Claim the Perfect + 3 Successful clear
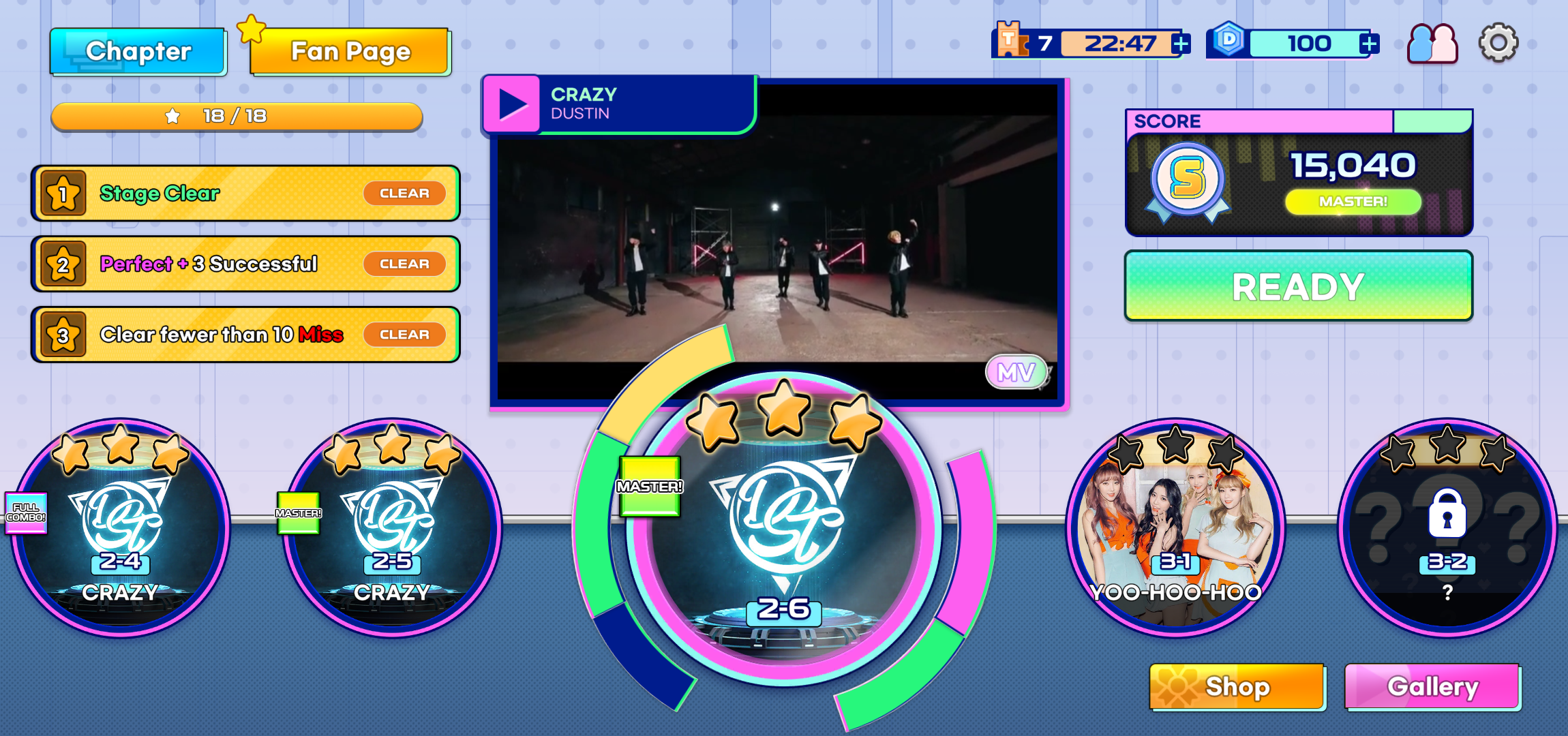 404,264
